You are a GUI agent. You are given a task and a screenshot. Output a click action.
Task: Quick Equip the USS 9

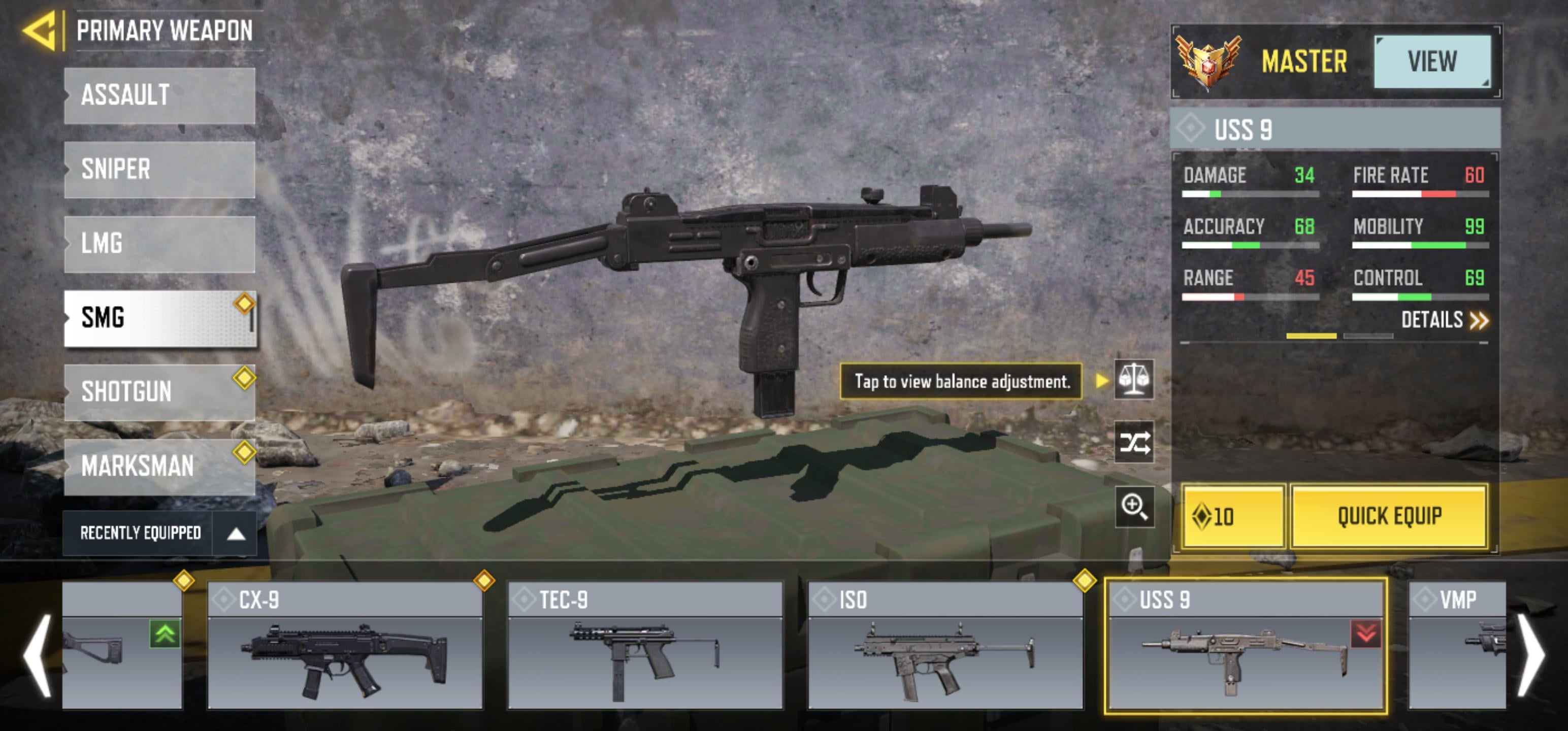[1389, 517]
